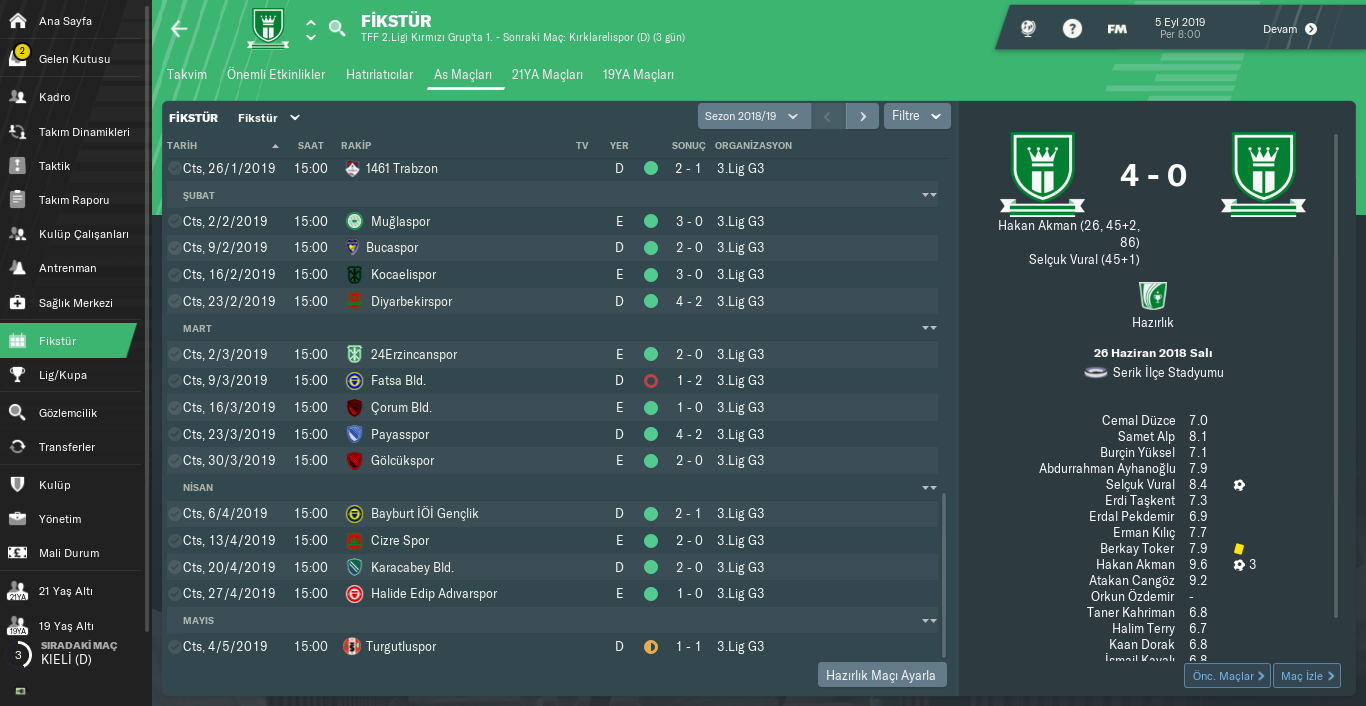Open Transferler from the sidebar
This screenshot has width=1366, height=706.
(x=66, y=447)
